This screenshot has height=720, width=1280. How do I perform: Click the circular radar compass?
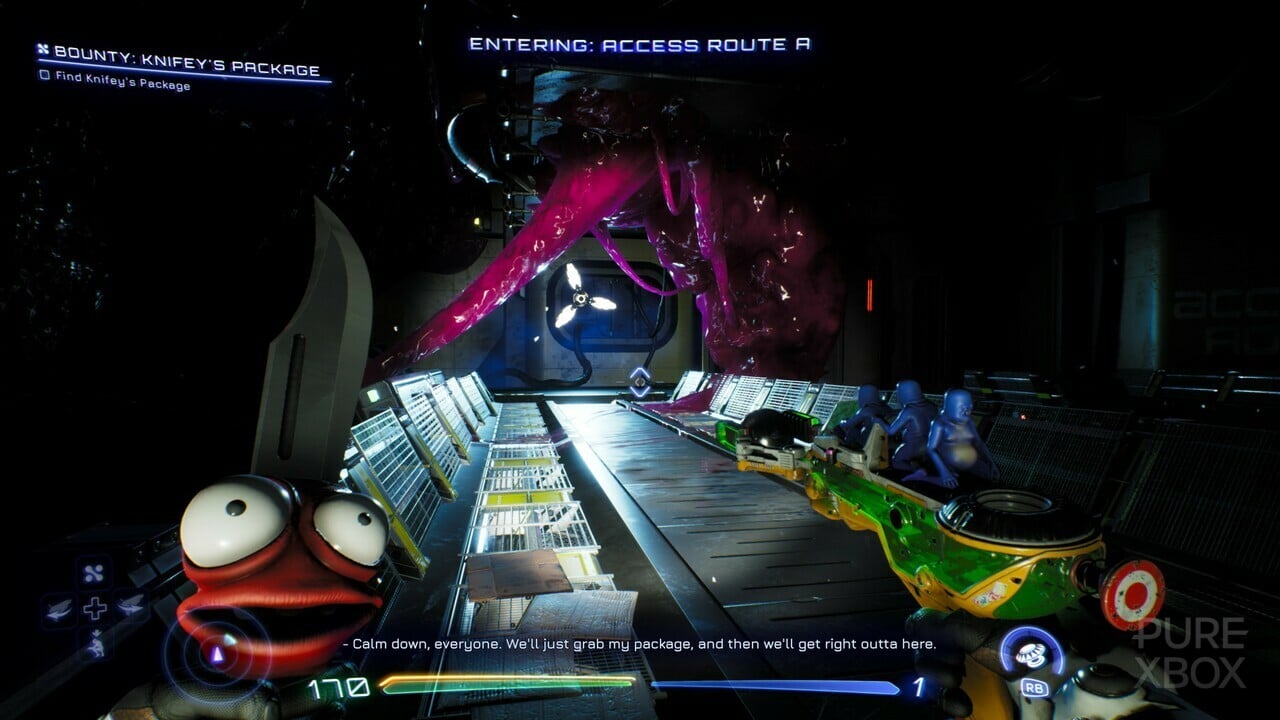[x=216, y=654]
